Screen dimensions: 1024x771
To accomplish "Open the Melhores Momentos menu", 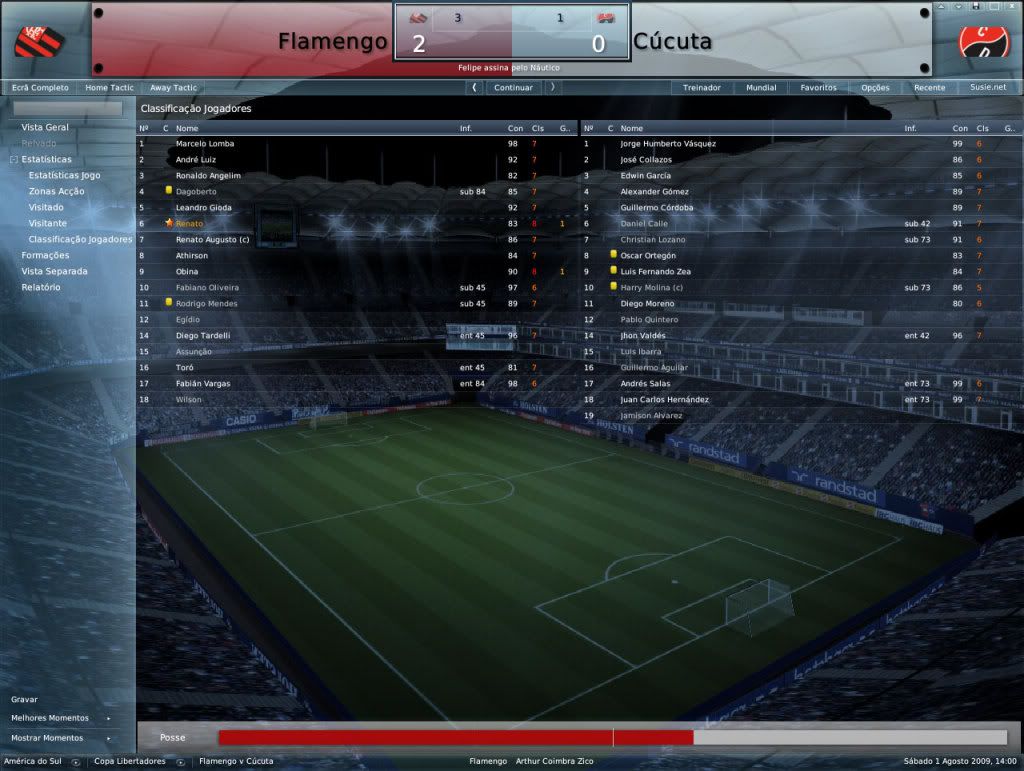I will click(50, 718).
